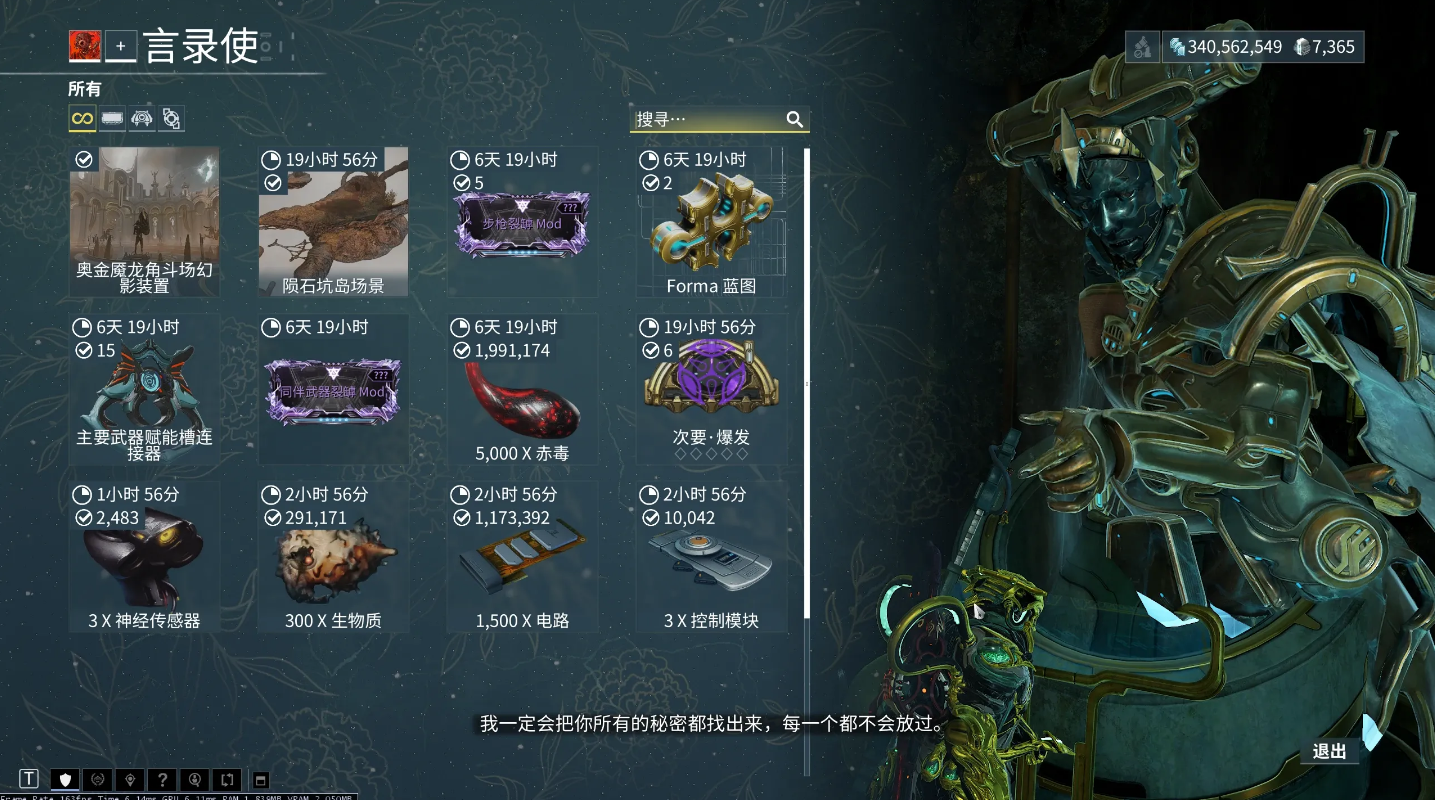
Task: Open the search magnifier in the search bar
Action: pos(795,119)
